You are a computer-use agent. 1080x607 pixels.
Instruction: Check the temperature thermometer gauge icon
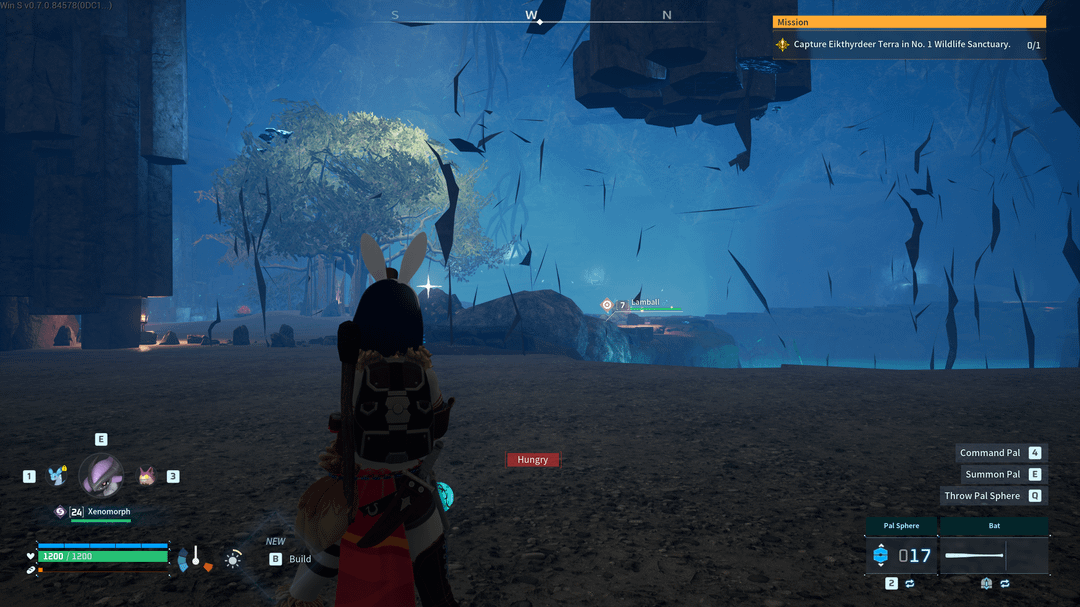(x=196, y=557)
